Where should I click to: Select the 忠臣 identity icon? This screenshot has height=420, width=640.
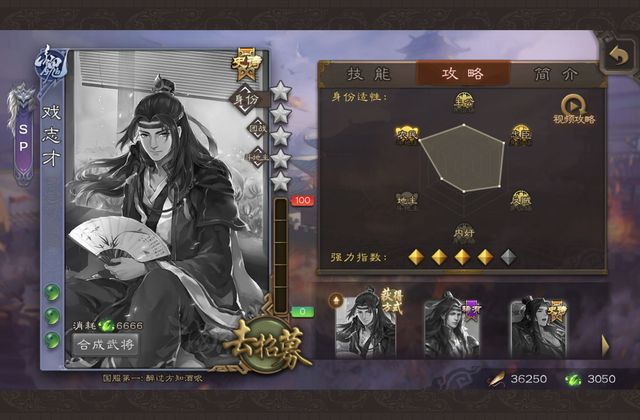pos(520,131)
